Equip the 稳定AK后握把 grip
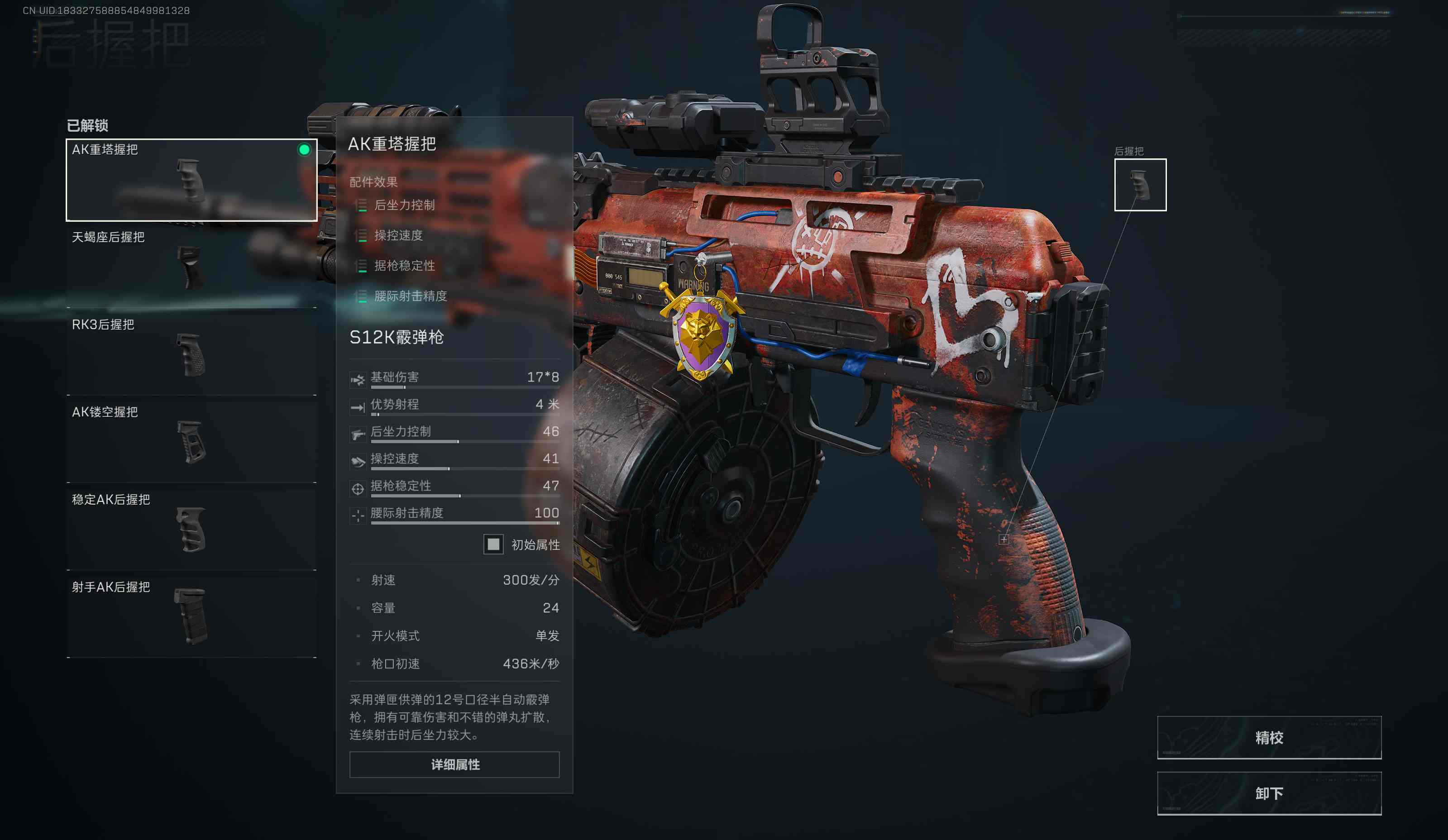 191,529
